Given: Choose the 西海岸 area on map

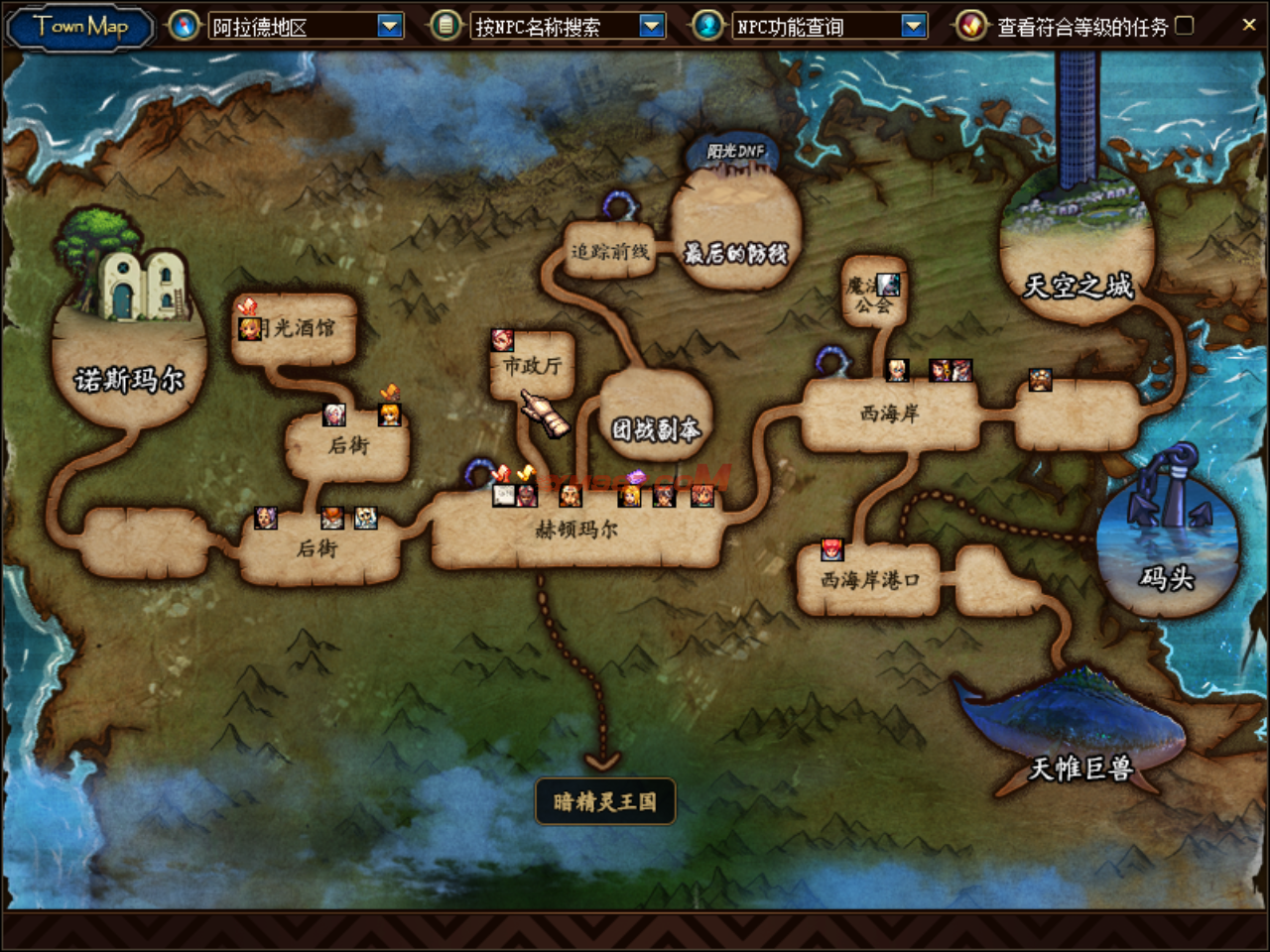Looking at the screenshot, I should coord(889,414).
